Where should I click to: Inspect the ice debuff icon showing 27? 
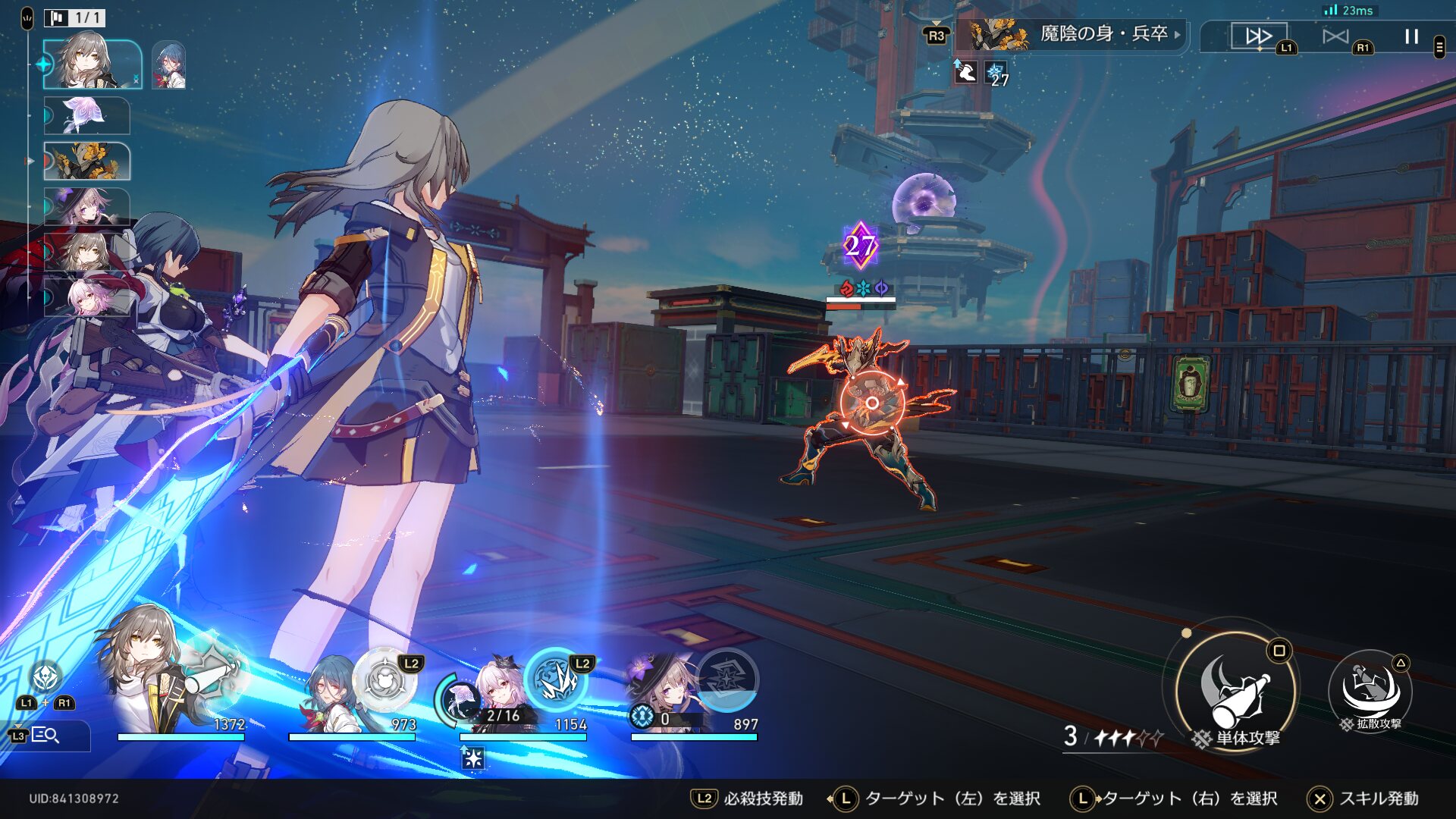click(996, 74)
